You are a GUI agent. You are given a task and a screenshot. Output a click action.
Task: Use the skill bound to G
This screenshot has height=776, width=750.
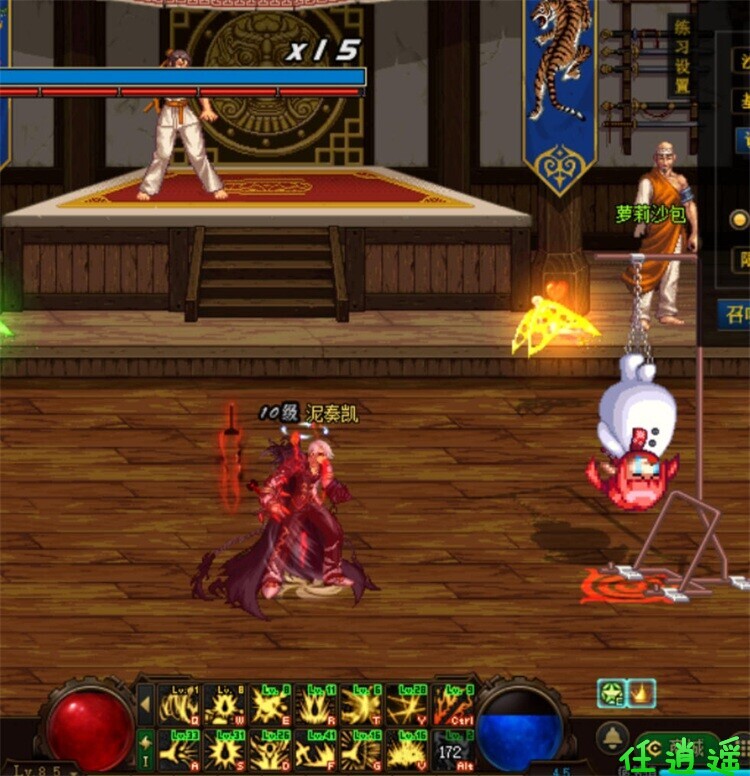point(362,749)
